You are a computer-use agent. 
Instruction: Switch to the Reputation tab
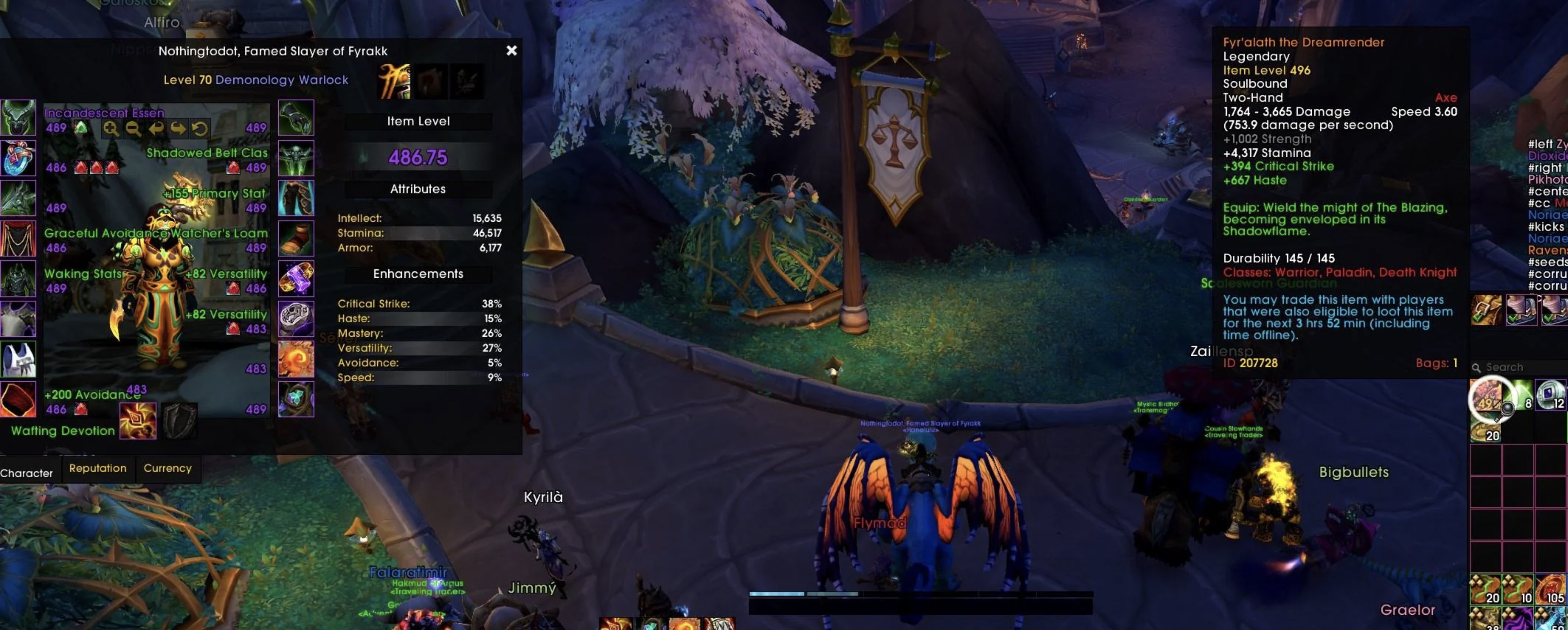[98, 468]
